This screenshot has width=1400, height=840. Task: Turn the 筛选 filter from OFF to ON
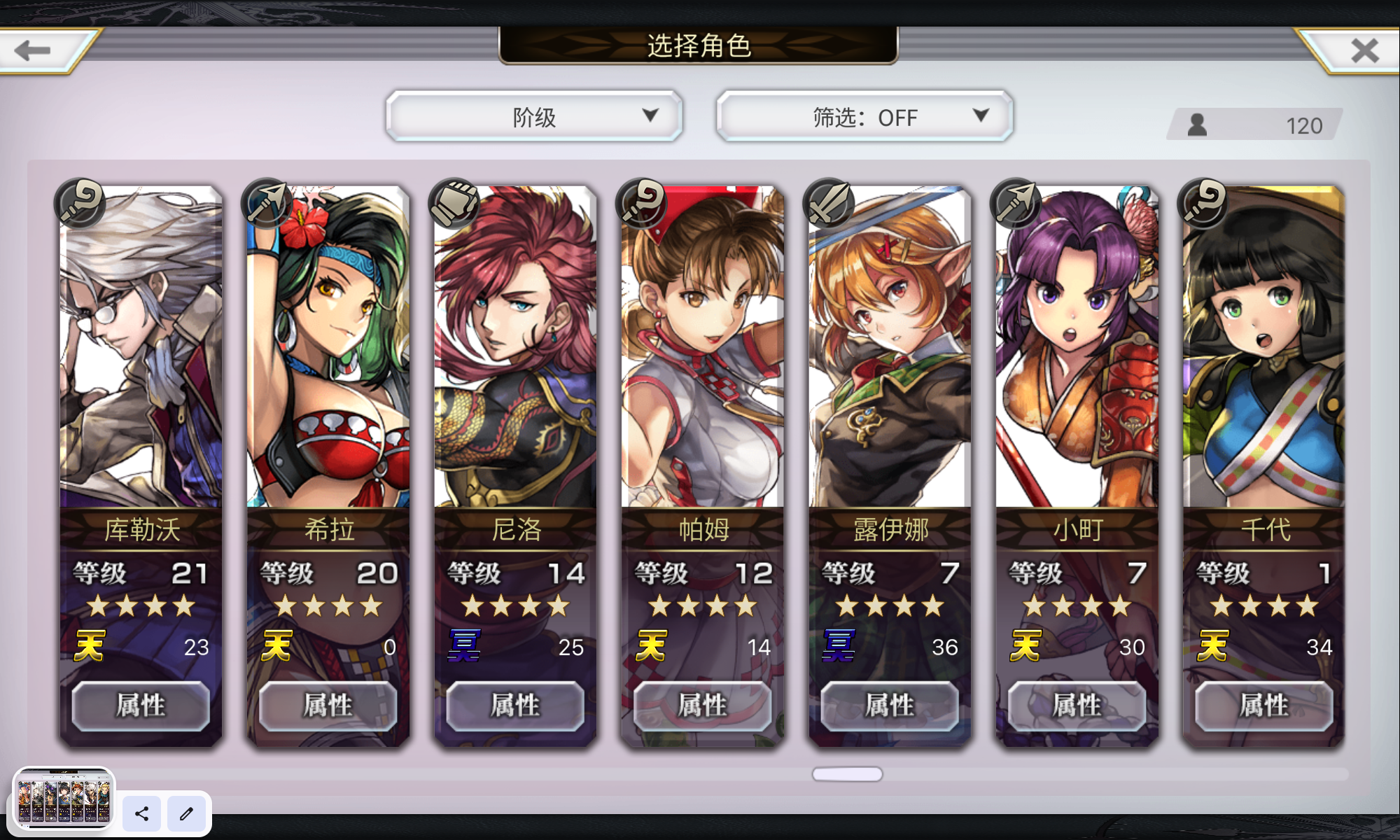(x=863, y=116)
